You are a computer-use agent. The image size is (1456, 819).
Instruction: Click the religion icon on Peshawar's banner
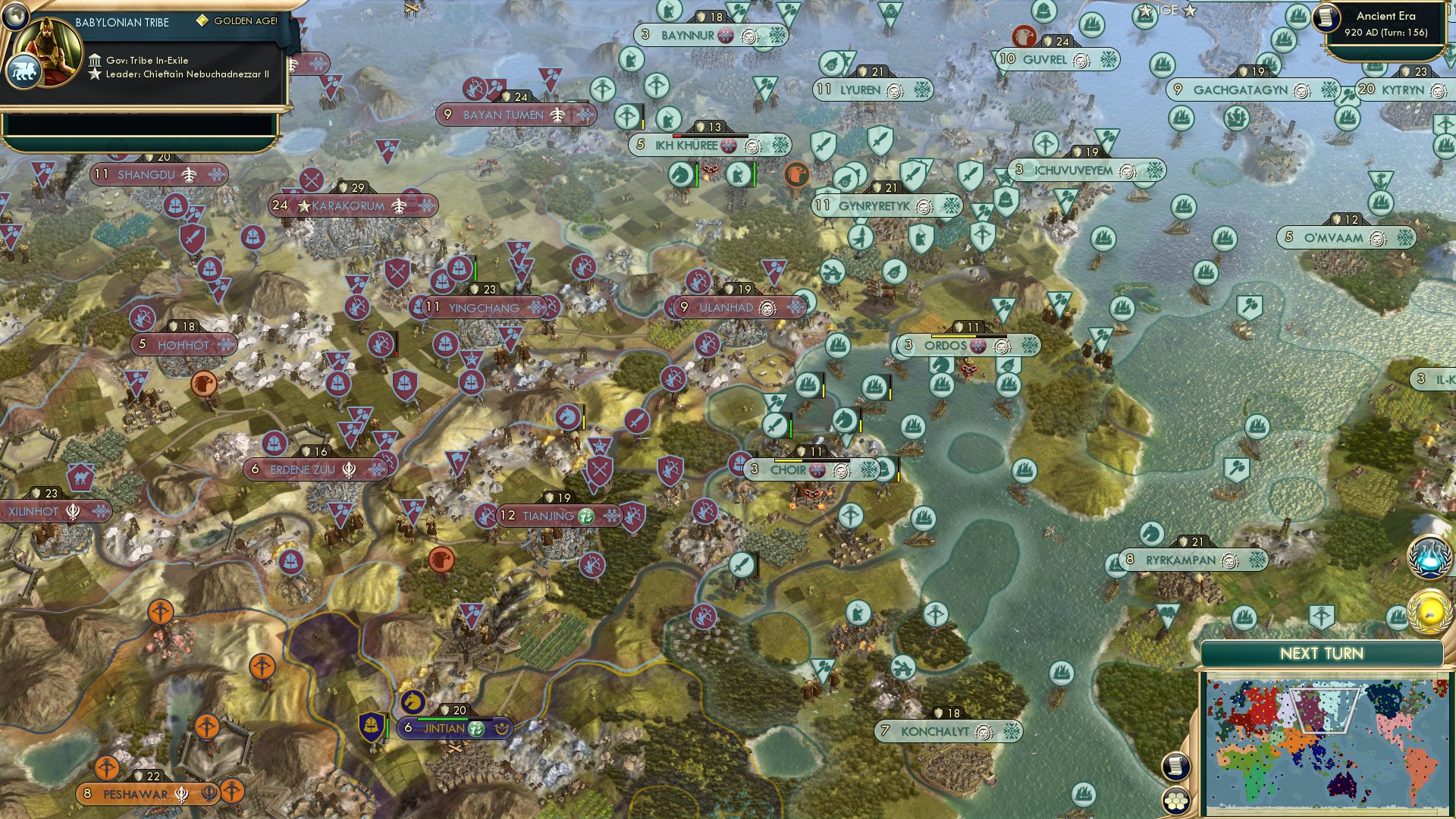tap(182, 794)
